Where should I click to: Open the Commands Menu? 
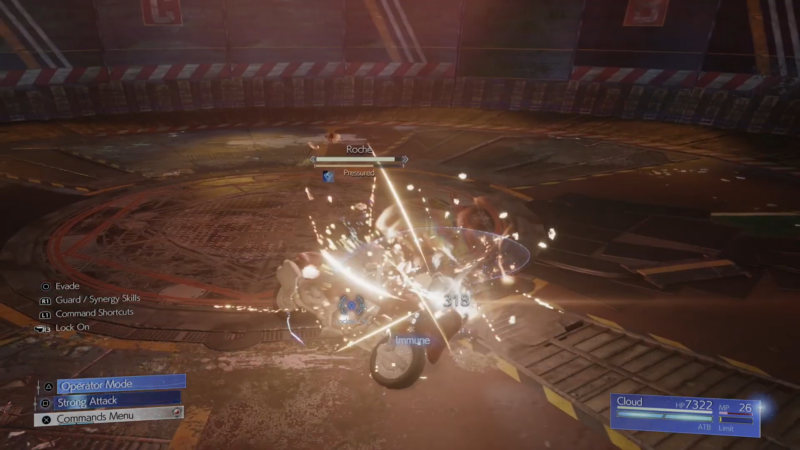point(108,418)
